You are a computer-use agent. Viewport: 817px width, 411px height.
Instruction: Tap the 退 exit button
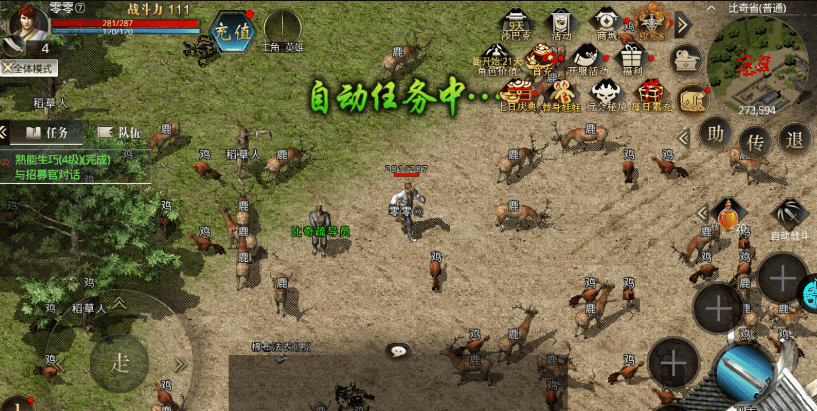click(794, 137)
